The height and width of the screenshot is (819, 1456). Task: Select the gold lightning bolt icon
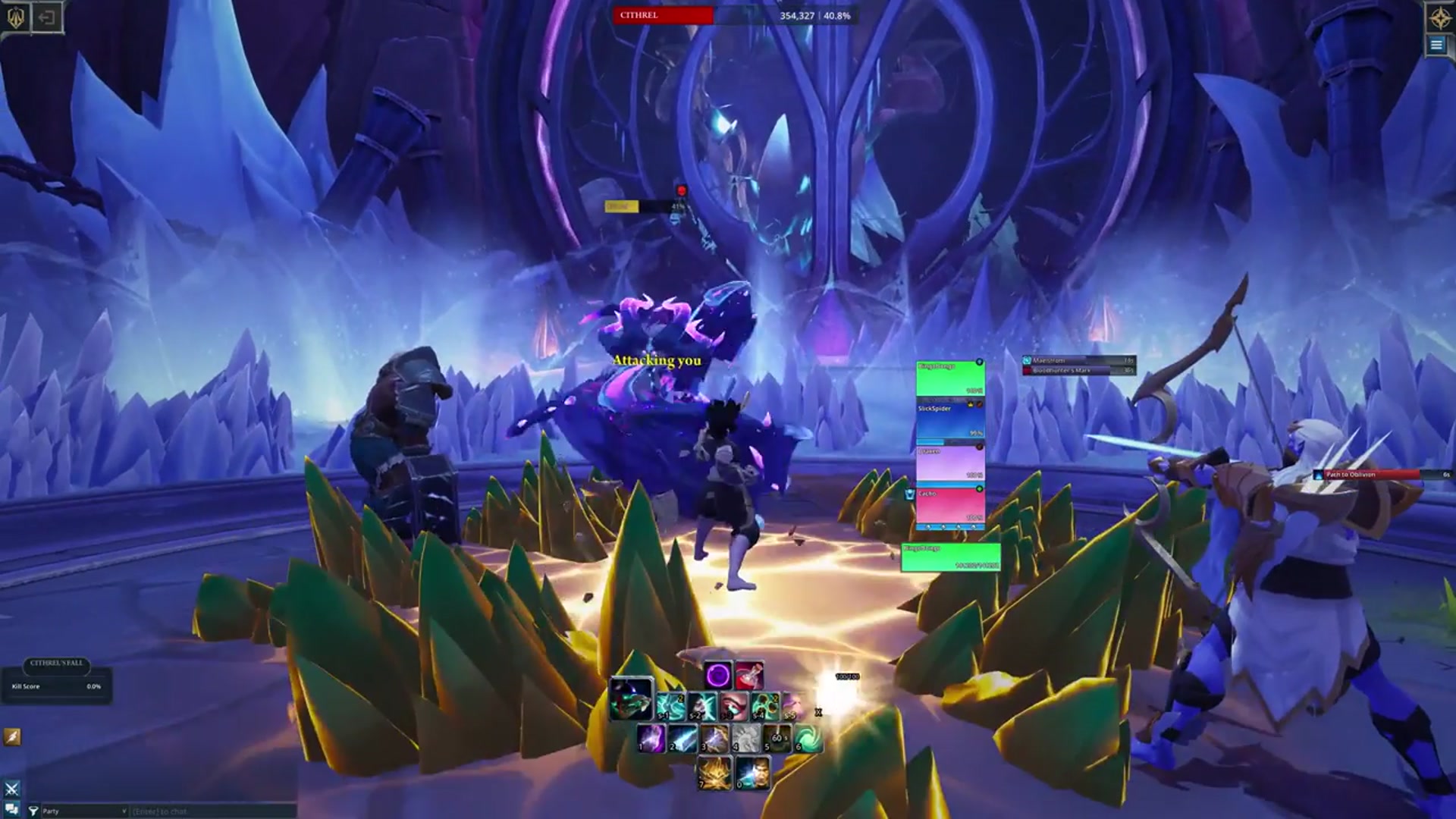click(12, 736)
